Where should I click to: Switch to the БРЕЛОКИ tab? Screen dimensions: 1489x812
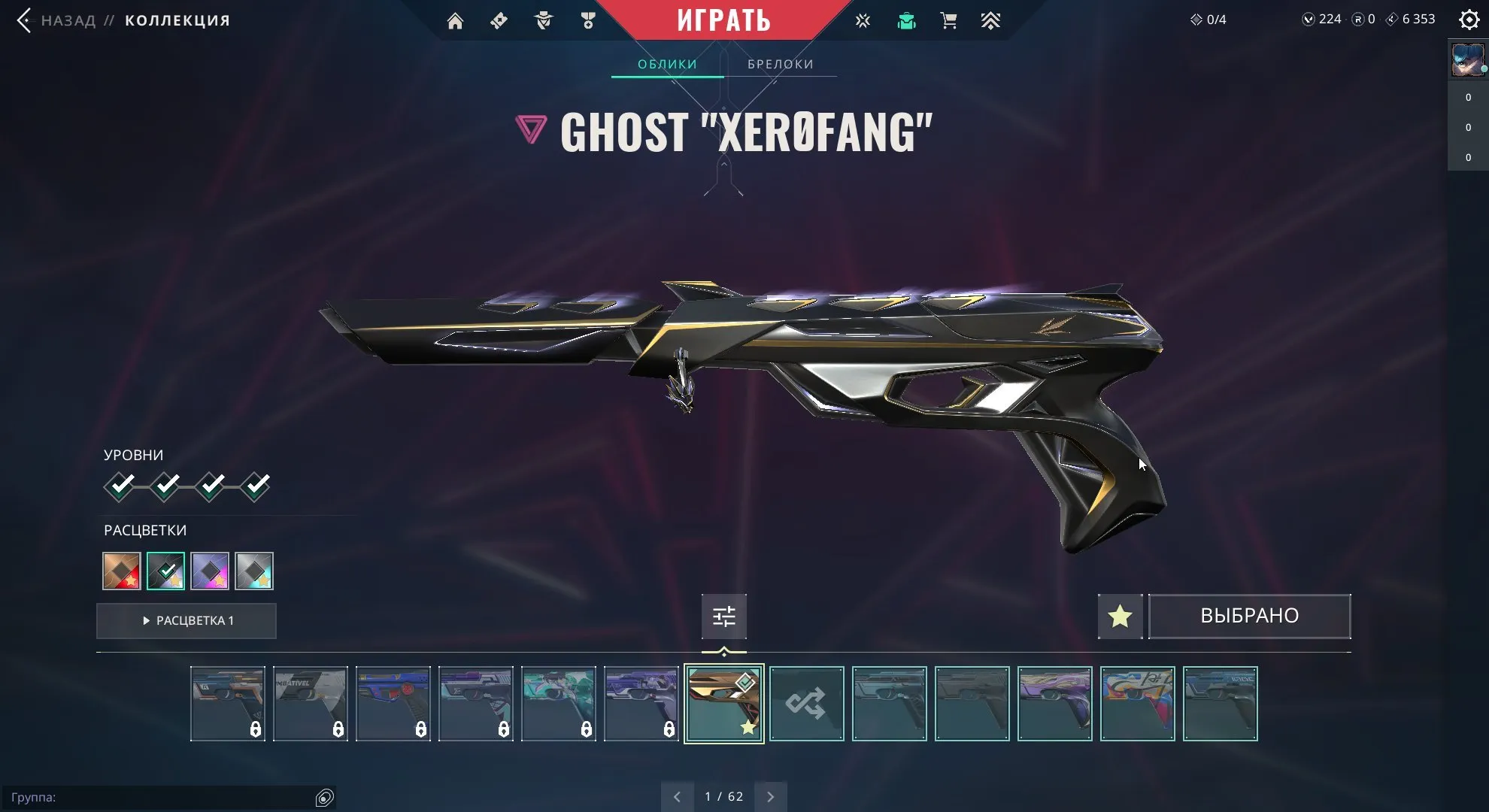(780, 64)
